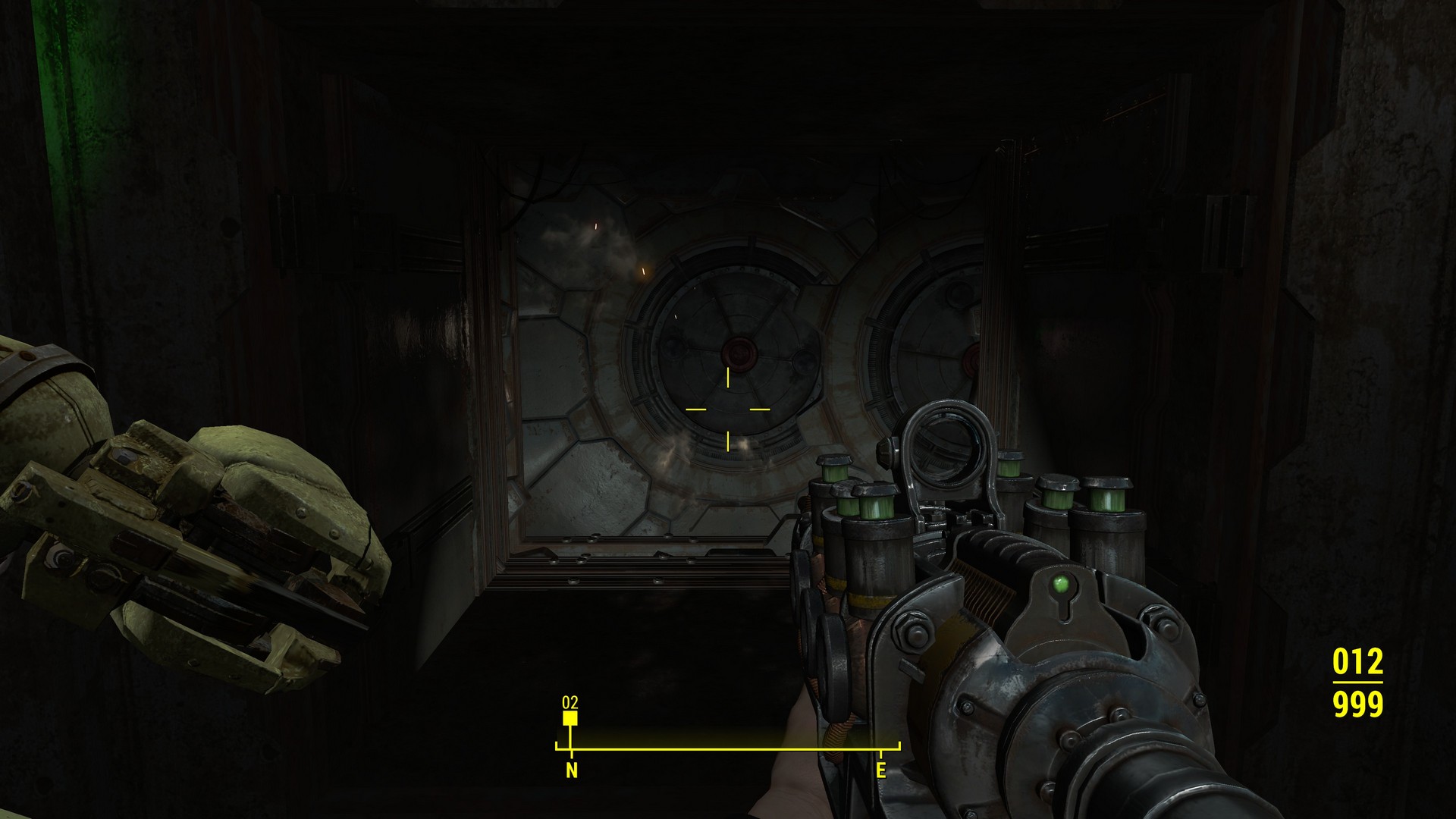Select the compass bar's N heading
The width and height of the screenshot is (1456, 819).
tap(571, 770)
